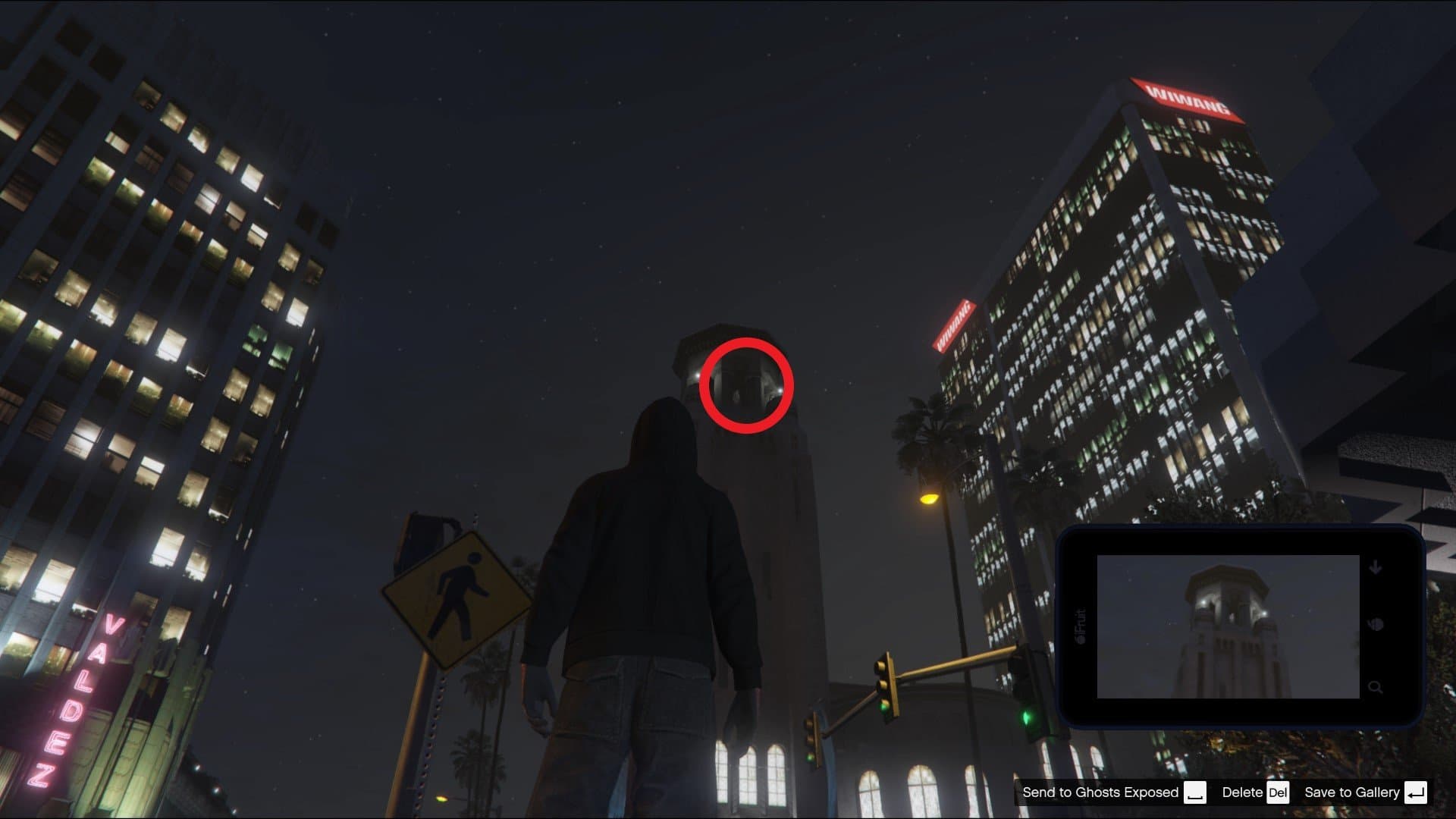The image size is (1456, 819).
Task: Click the spacebar key icon beside Send option
Action: click(x=1197, y=792)
